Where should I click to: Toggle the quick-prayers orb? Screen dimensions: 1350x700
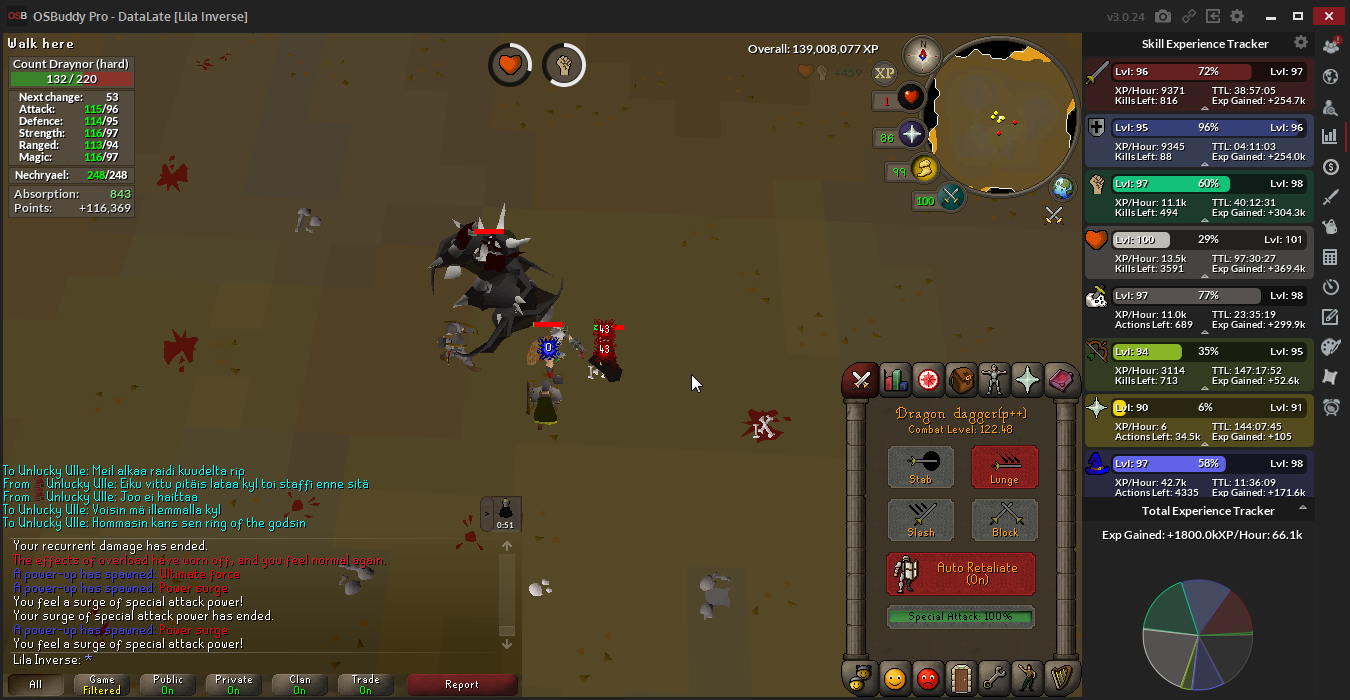point(911,135)
